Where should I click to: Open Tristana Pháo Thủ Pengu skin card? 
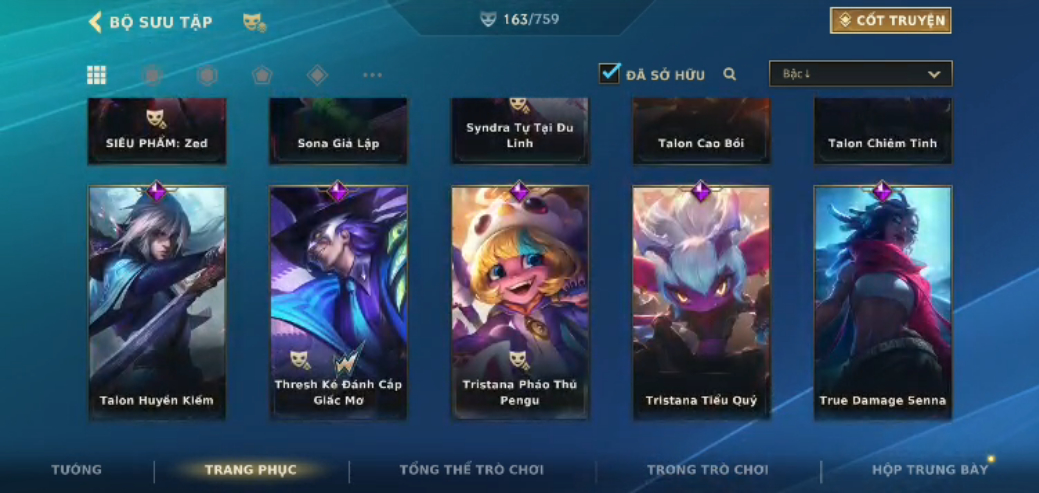(x=520, y=302)
